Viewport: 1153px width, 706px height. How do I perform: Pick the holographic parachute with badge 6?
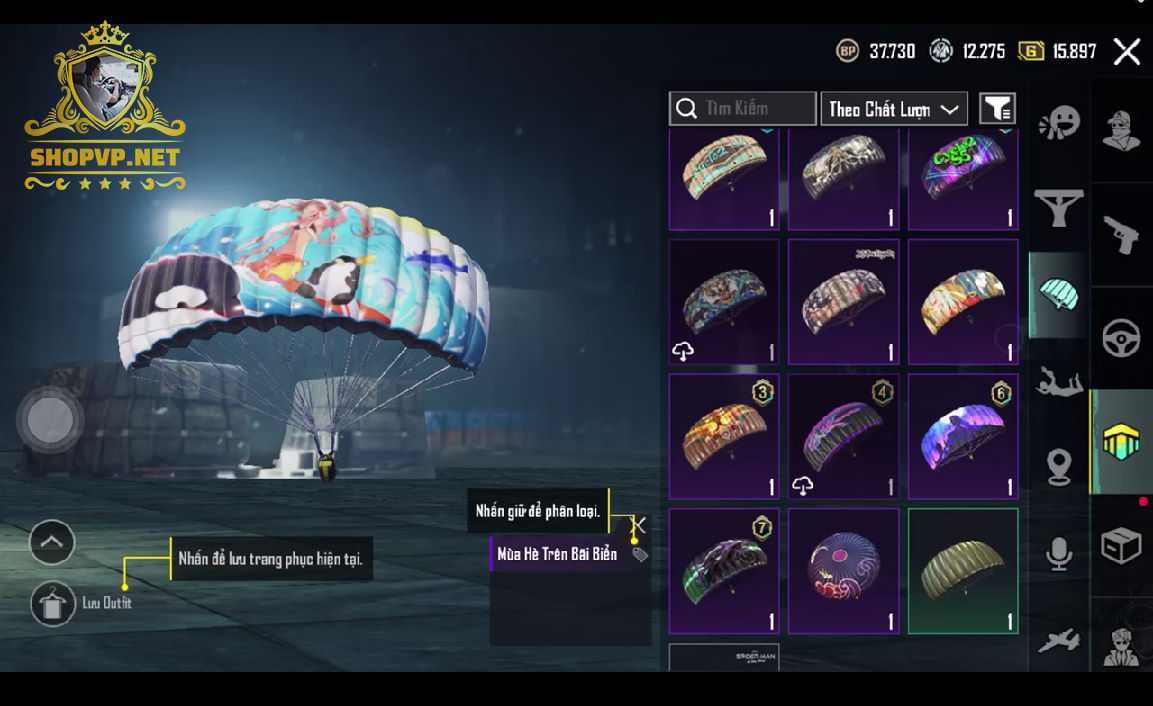[x=963, y=437]
